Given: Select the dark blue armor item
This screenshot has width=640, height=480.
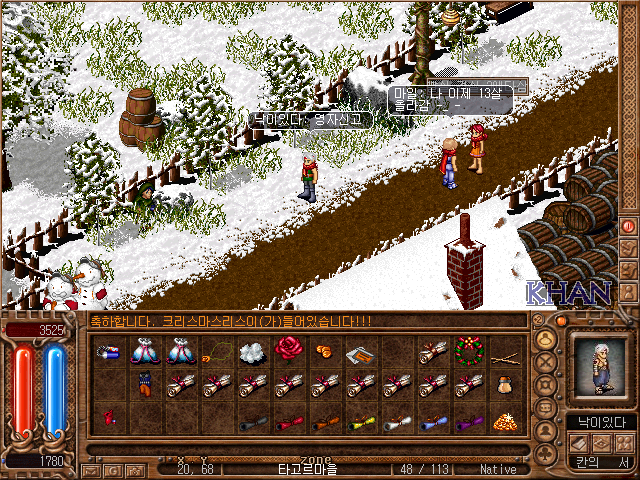Looking at the screenshot, I should click(145, 385).
